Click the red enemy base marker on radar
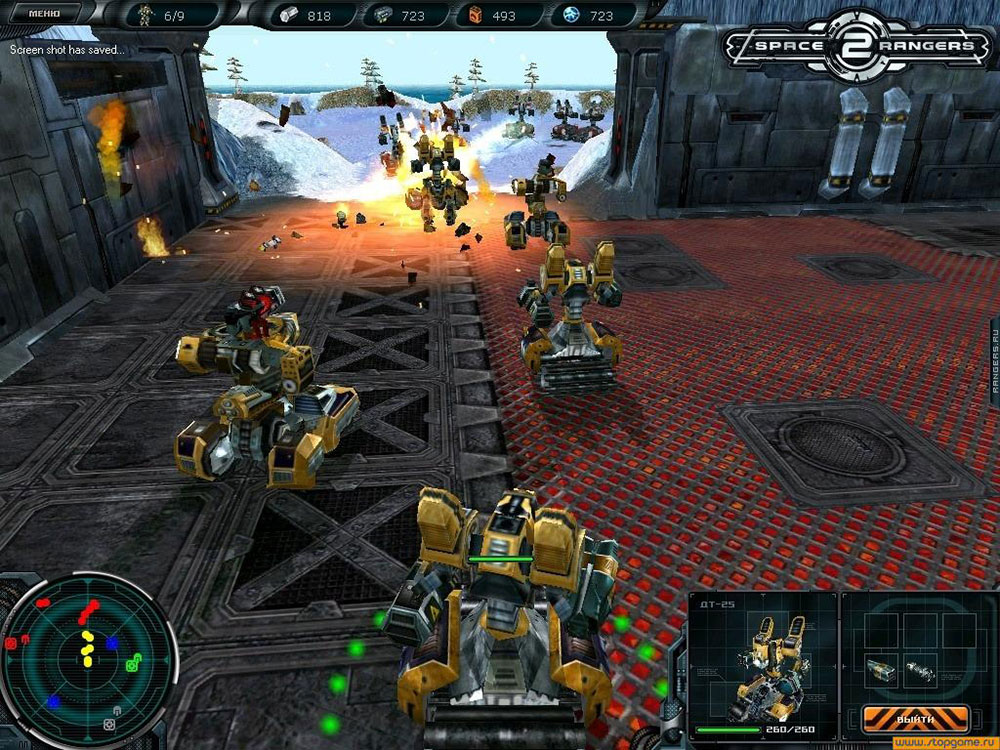1000x750 pixels. click(12, 643)
